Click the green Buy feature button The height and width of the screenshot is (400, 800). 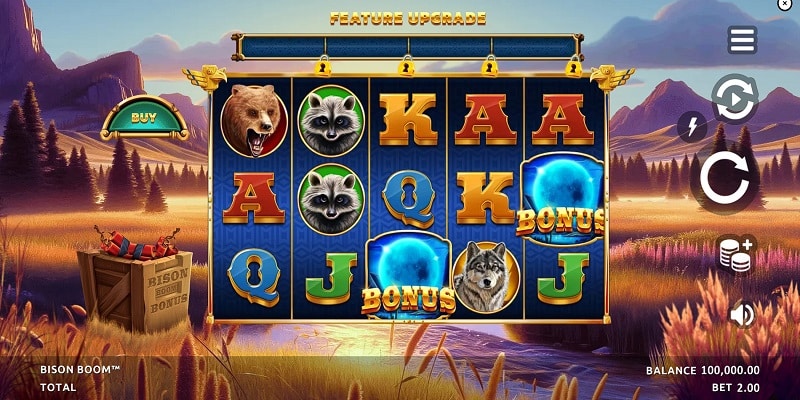[x=143, y=117]
